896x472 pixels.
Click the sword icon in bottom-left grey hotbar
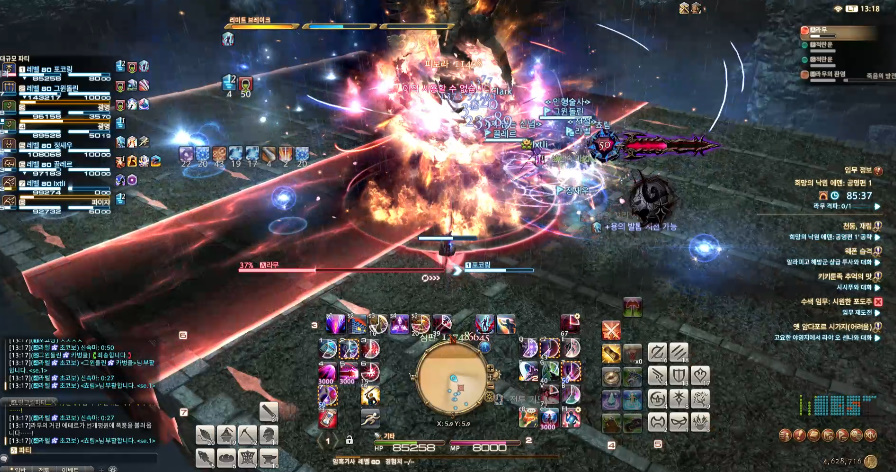pos(268,412)
